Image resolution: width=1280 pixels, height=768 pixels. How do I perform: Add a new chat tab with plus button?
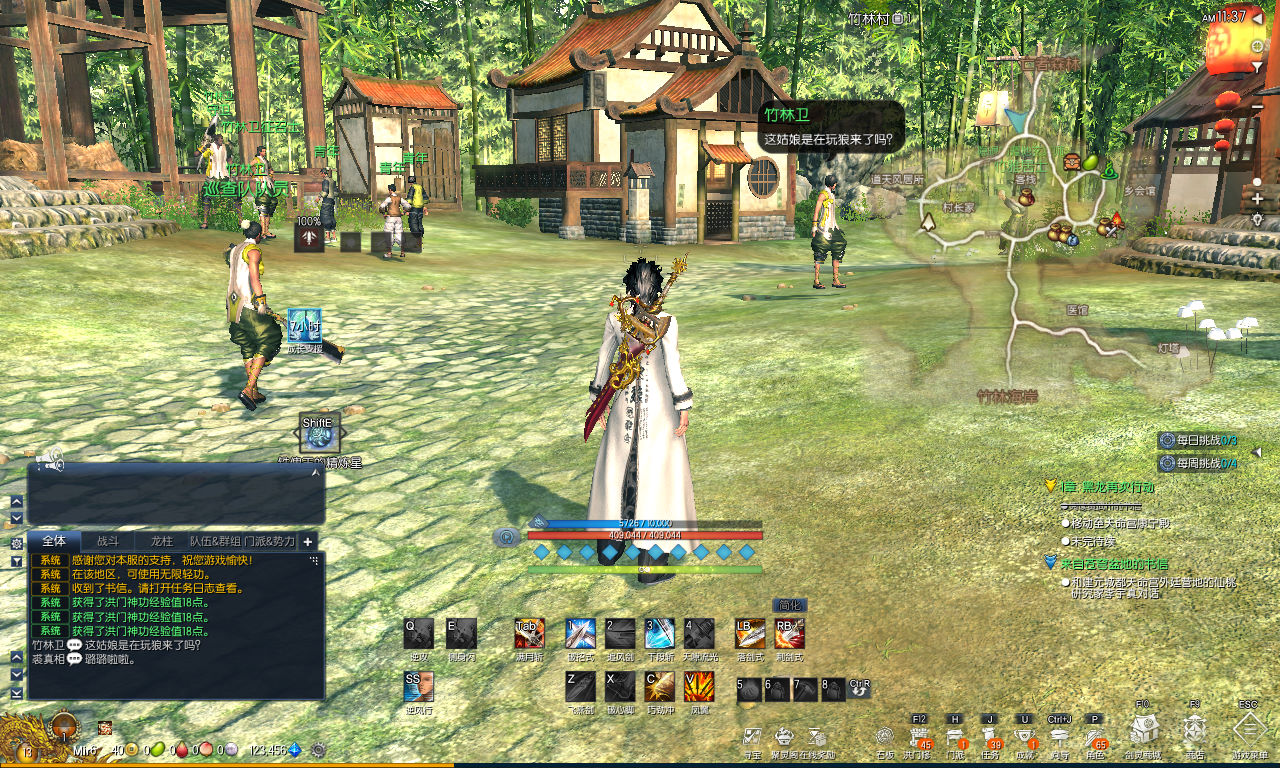click(308, 541)
